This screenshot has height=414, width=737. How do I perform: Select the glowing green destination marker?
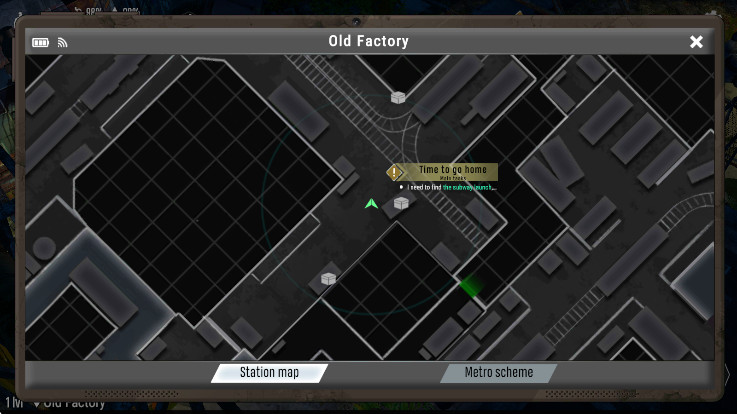pos(469,286)
